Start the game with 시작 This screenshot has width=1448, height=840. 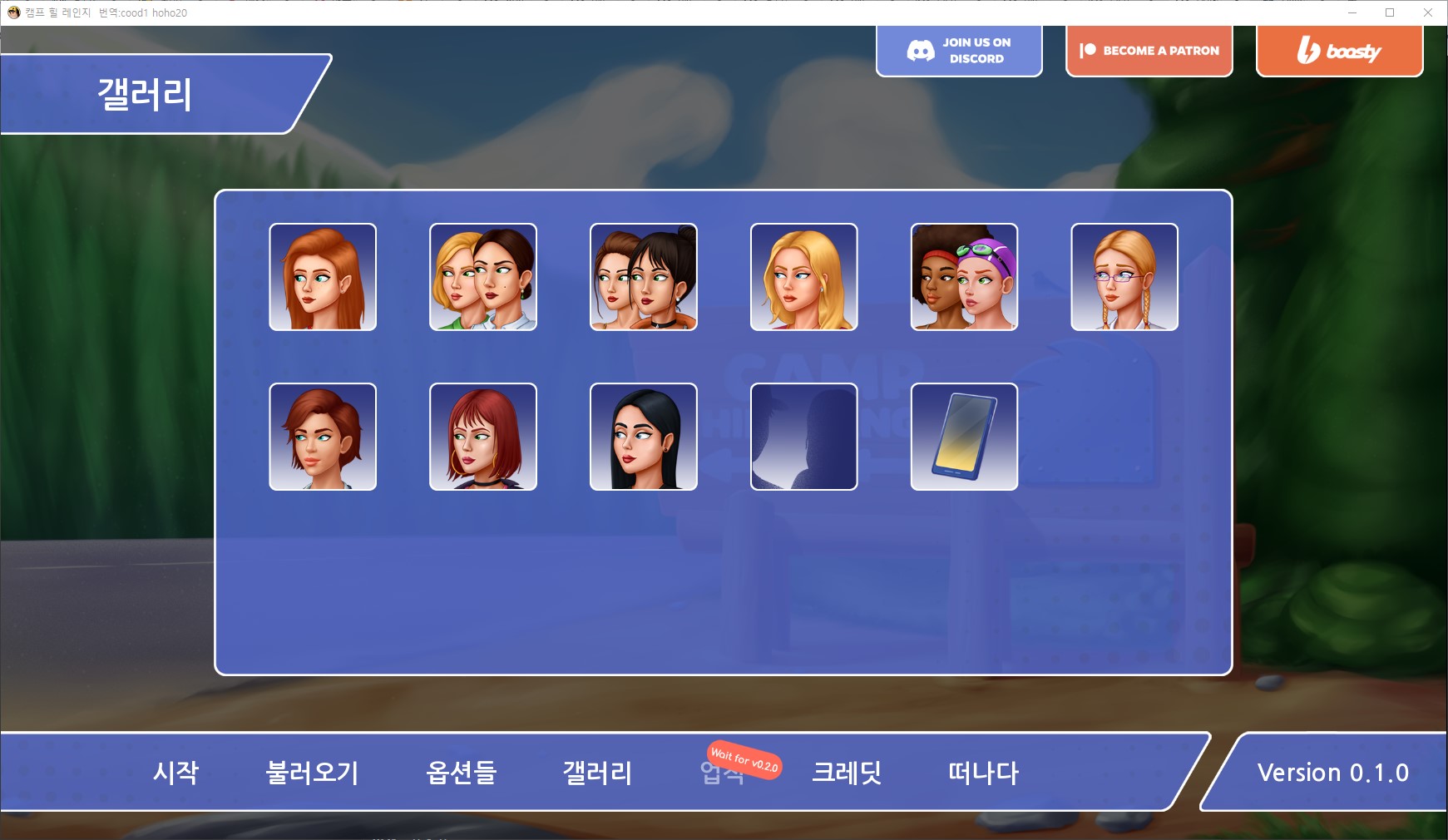[175, 773]
